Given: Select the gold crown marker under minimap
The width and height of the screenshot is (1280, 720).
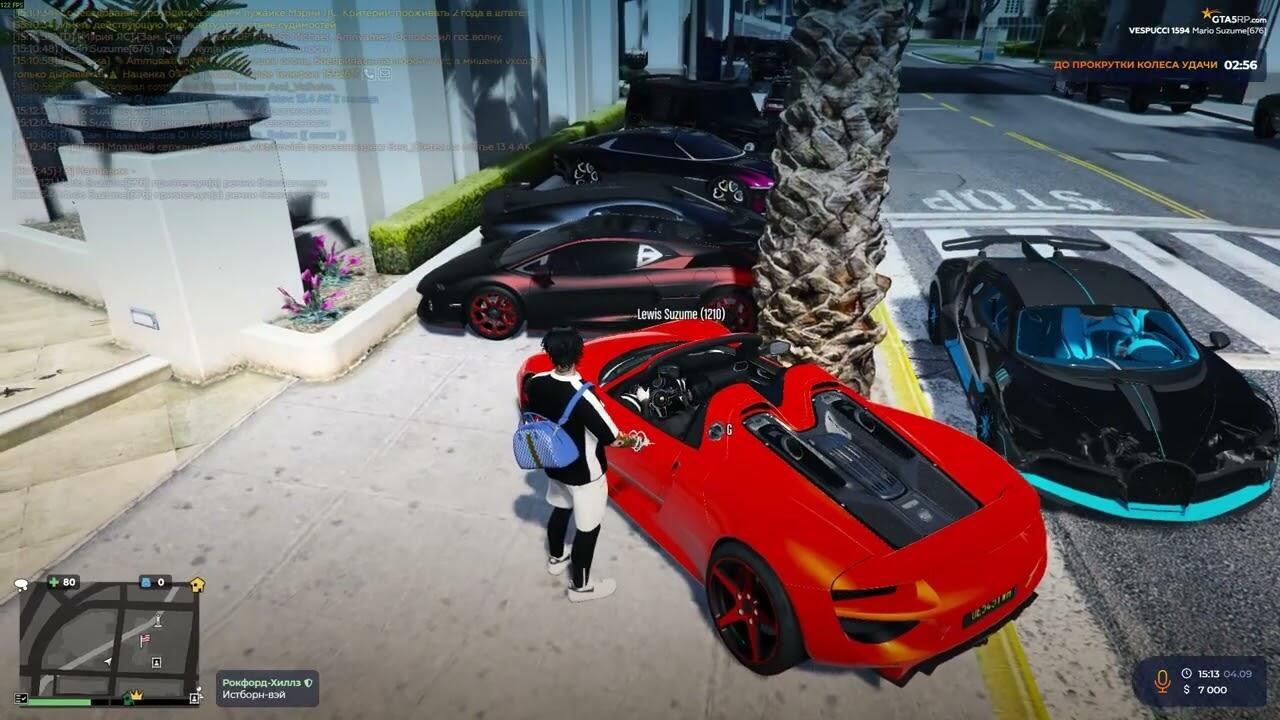Looking at the screenshot, I should tap(136, 695).
